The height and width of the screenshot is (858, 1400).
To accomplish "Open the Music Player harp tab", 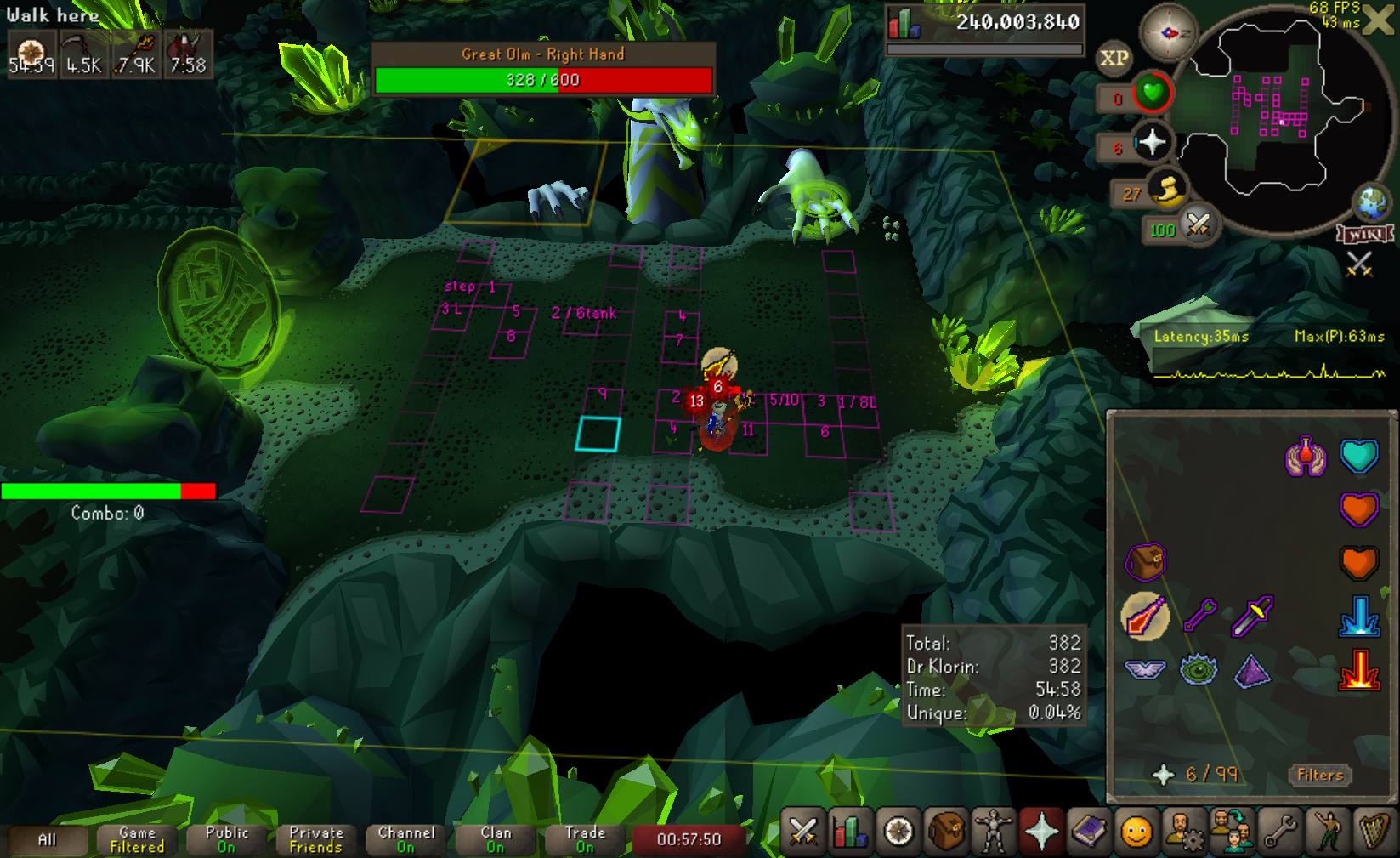I will point(1374,831).
